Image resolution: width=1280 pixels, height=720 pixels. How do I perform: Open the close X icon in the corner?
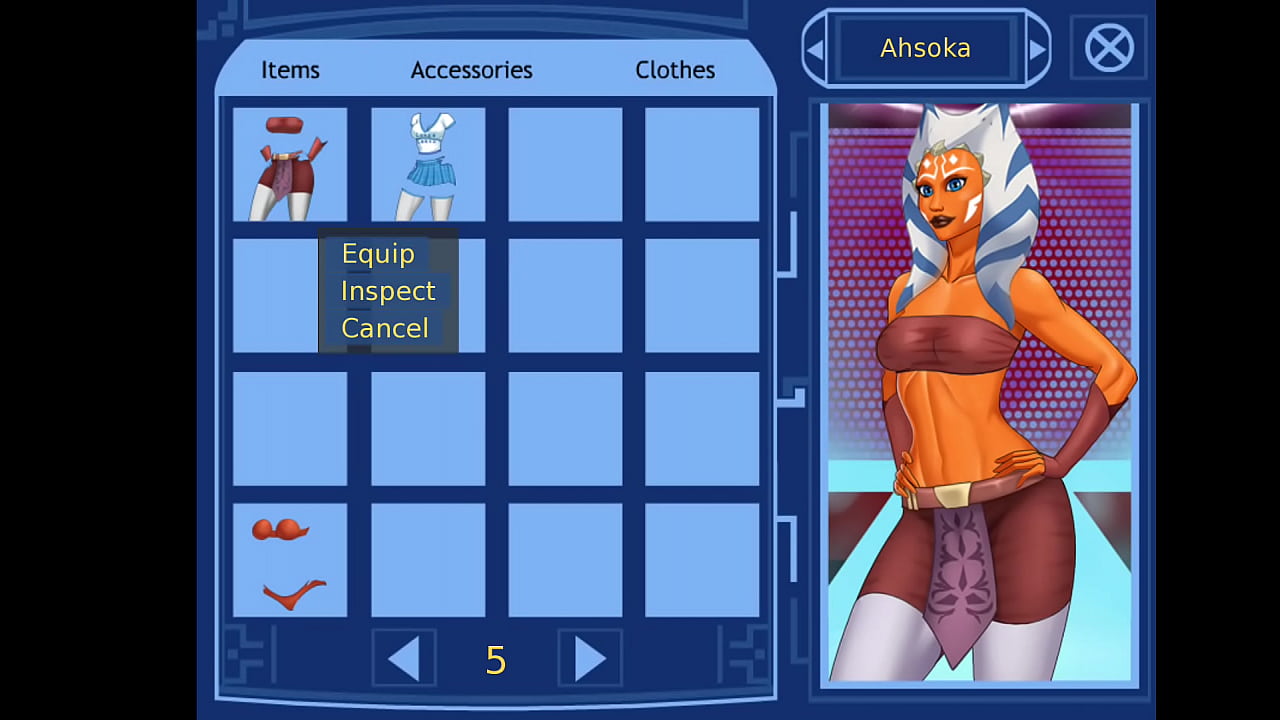(1108, 48)
